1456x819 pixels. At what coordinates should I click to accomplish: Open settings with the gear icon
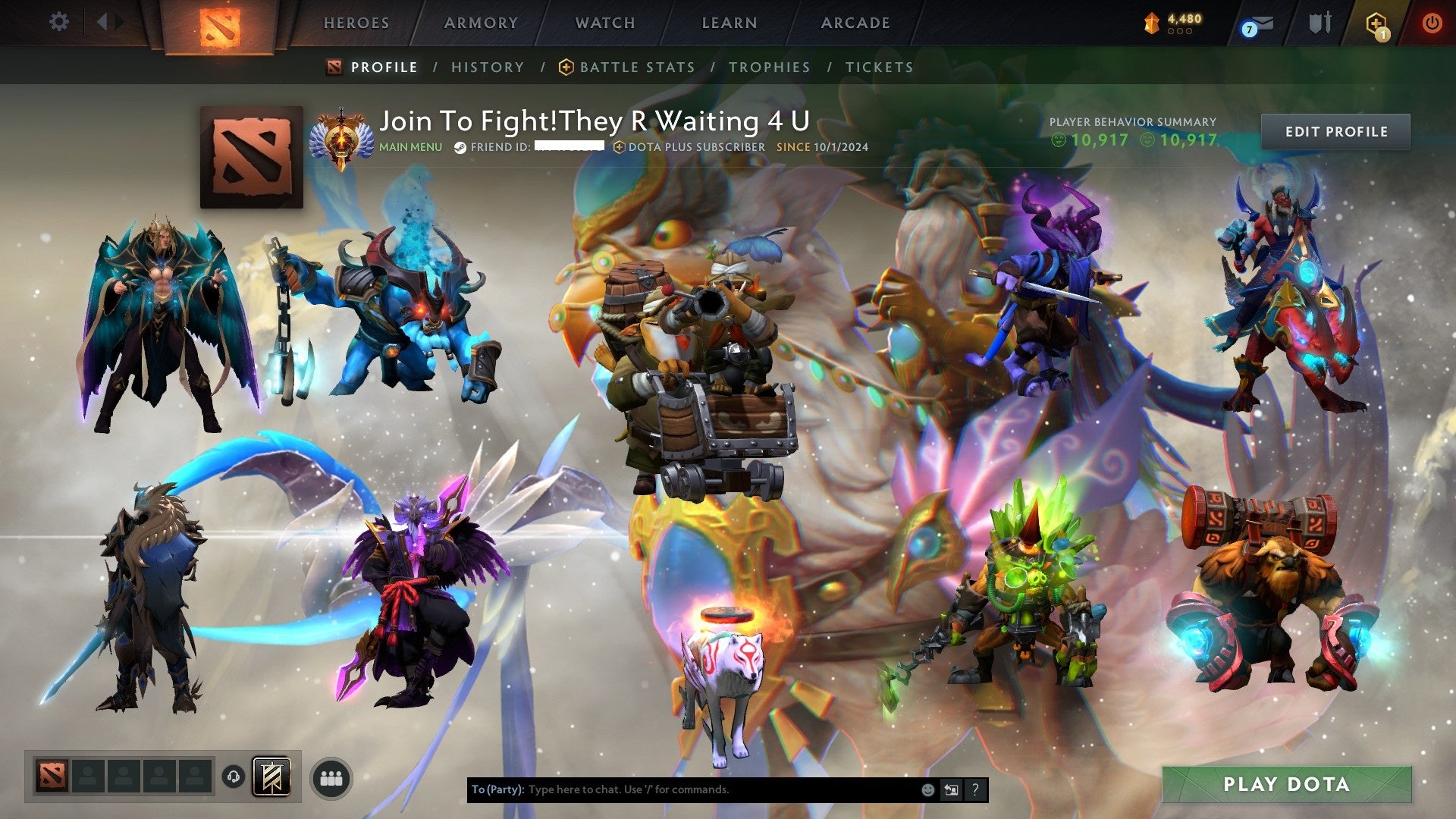click(x=58, y=22)
